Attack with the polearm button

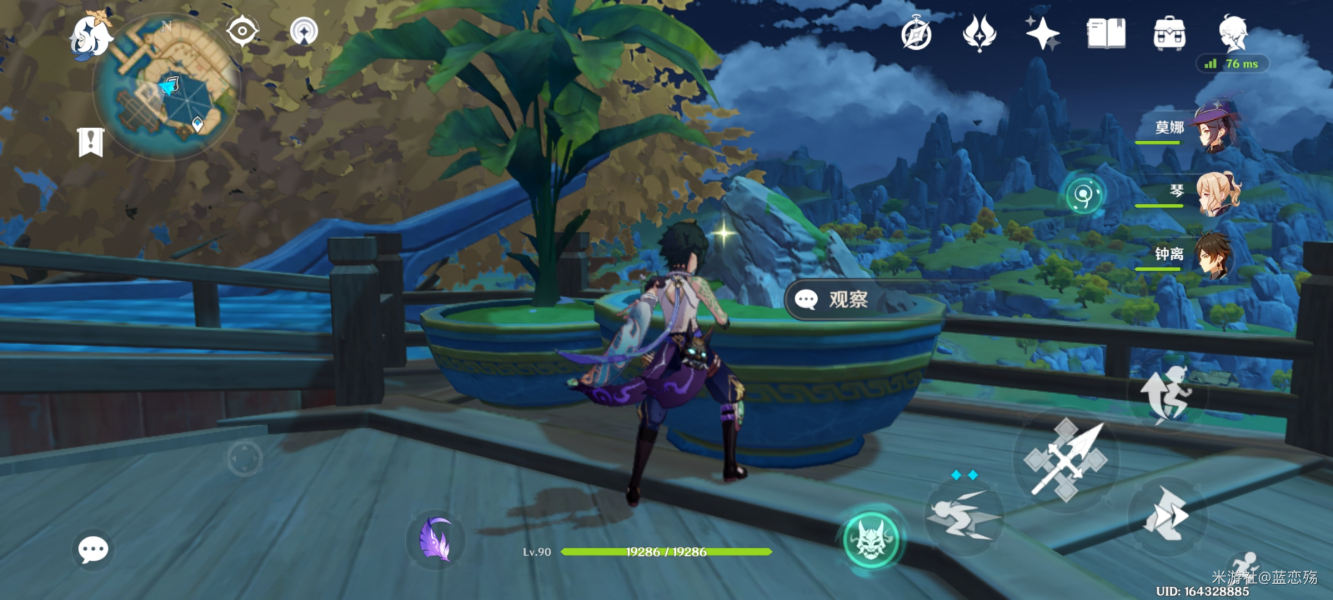(1065, 459)
